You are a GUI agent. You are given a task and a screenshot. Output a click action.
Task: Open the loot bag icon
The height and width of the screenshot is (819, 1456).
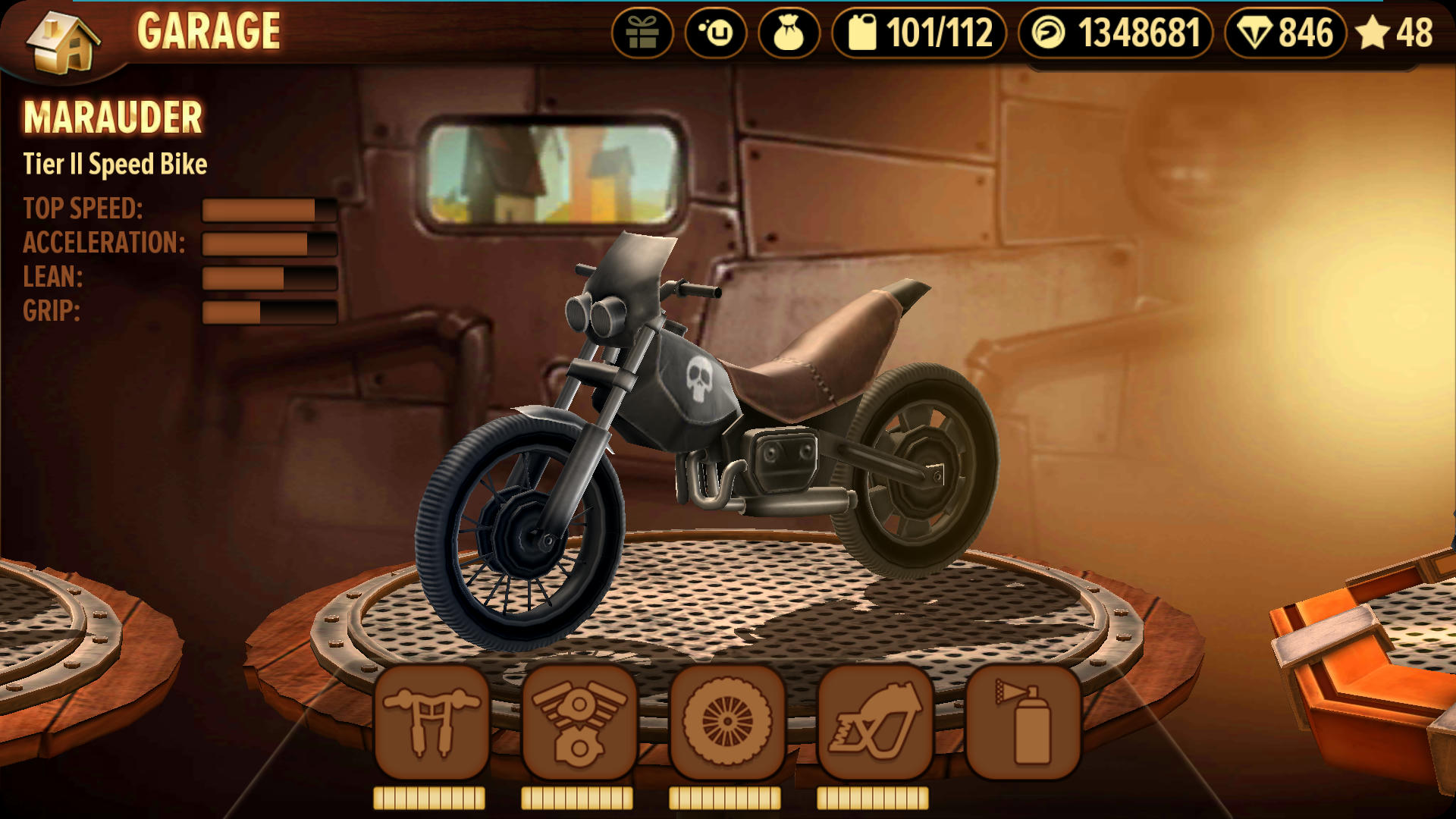click(x=789, y=33)
